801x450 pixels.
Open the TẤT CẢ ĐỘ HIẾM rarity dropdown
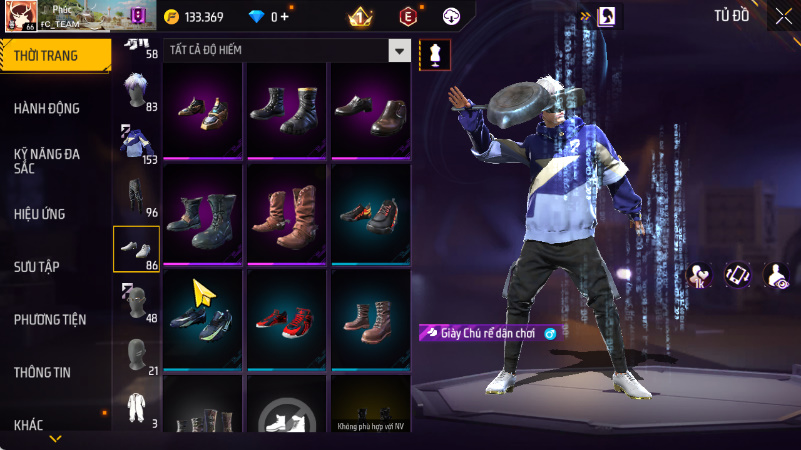289,50
